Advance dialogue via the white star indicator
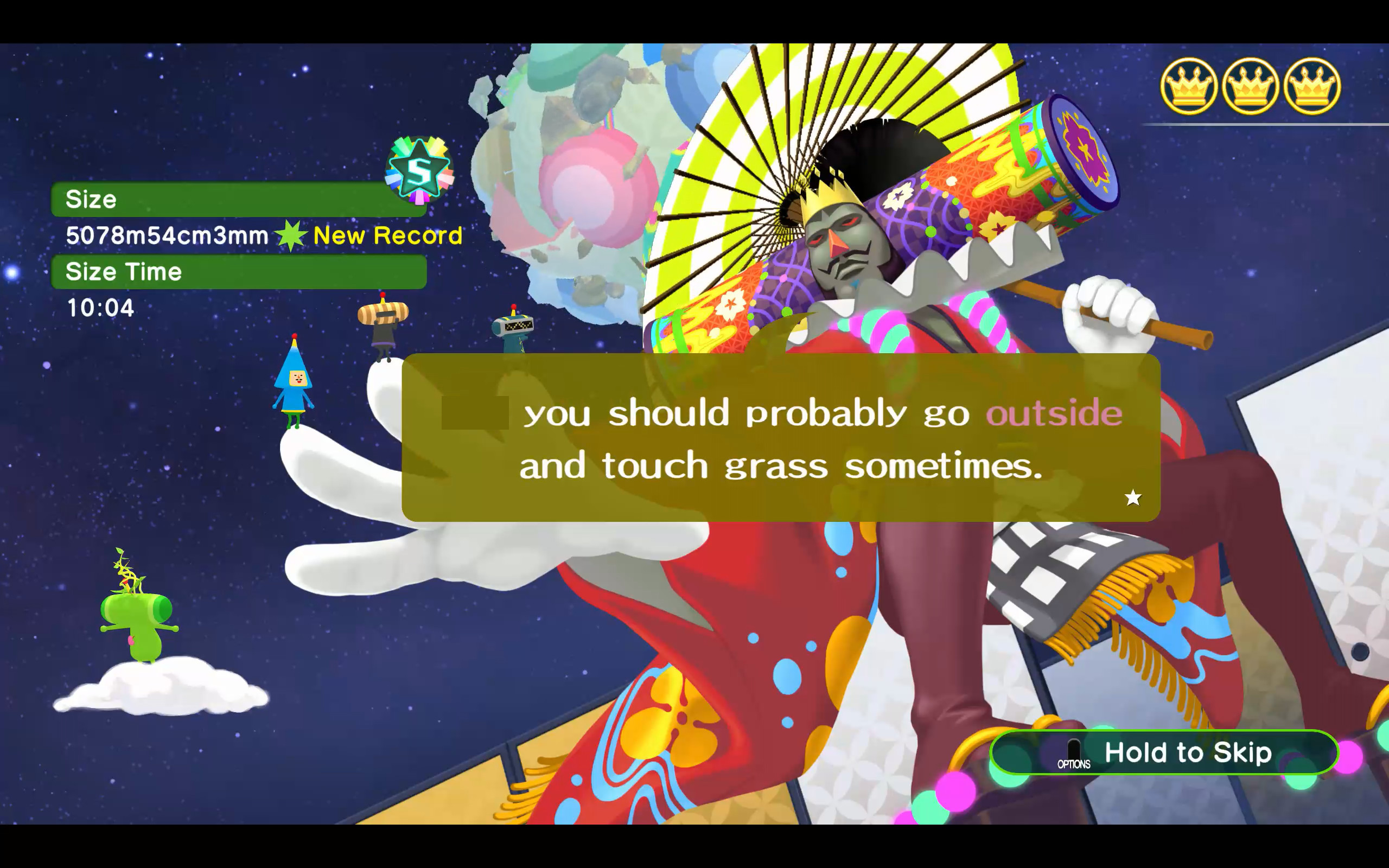Viewport: 1389px width, 868px height. (1132, 497)
